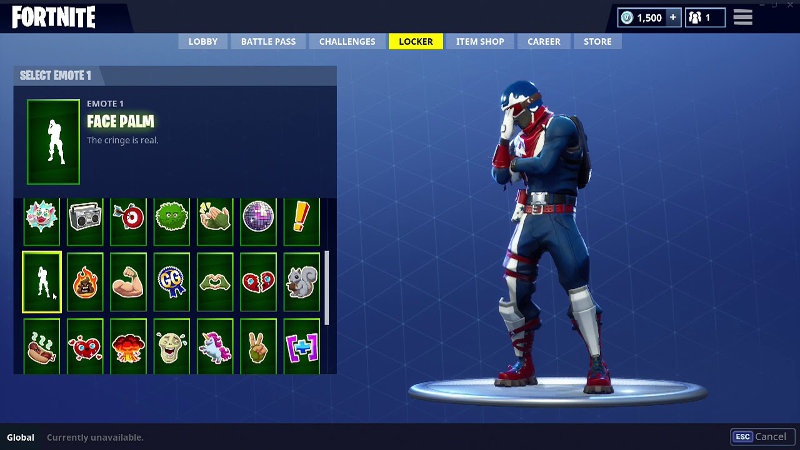The height and width of the screenshot is (450, 800).
Task: Select the yellow exclamation mark emoticon
Action: click(301, 218)
